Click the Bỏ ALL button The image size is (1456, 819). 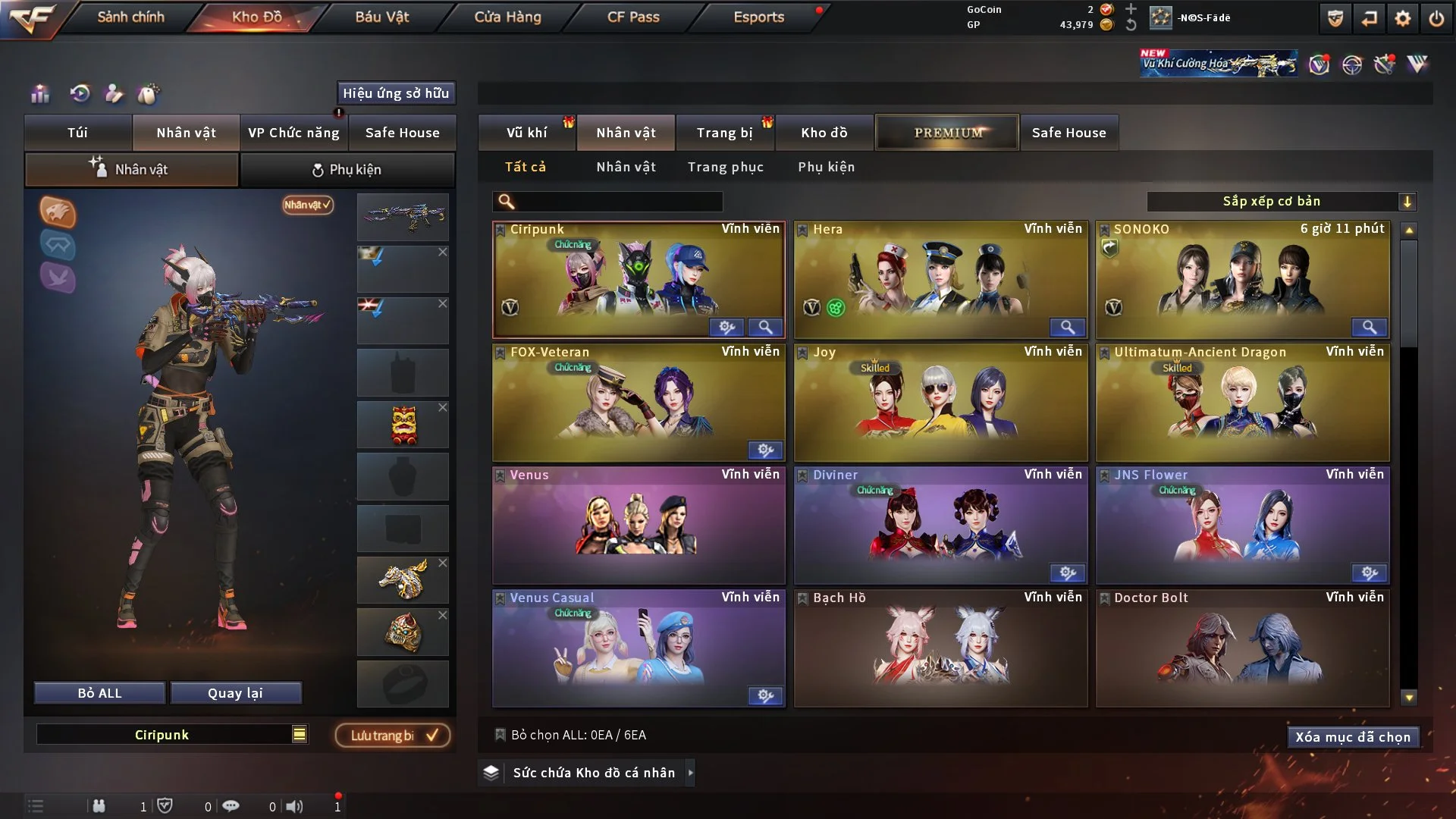(x=99, y=693)
